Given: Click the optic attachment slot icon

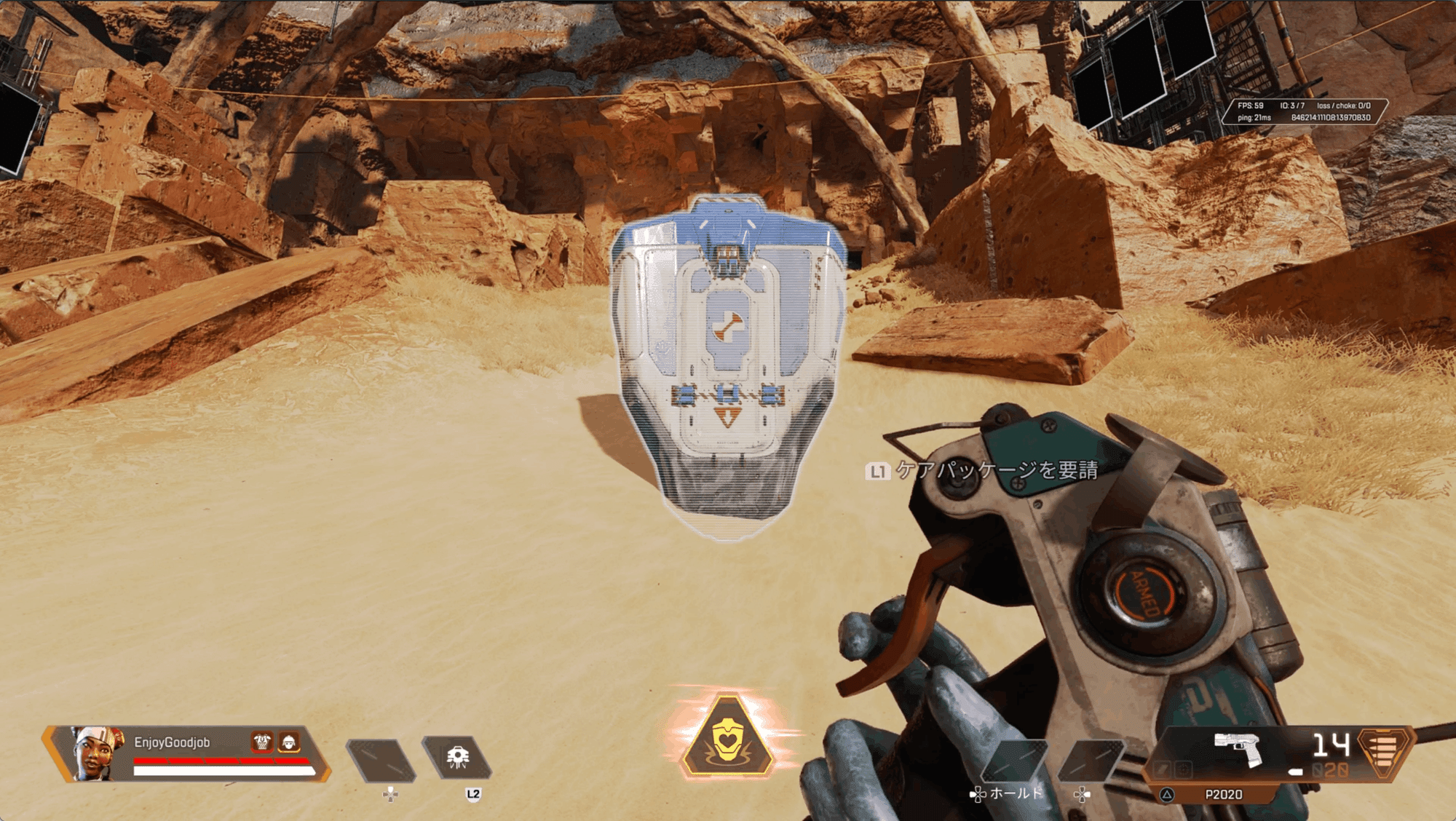Looking at the screenshot, I should 1182,769.
